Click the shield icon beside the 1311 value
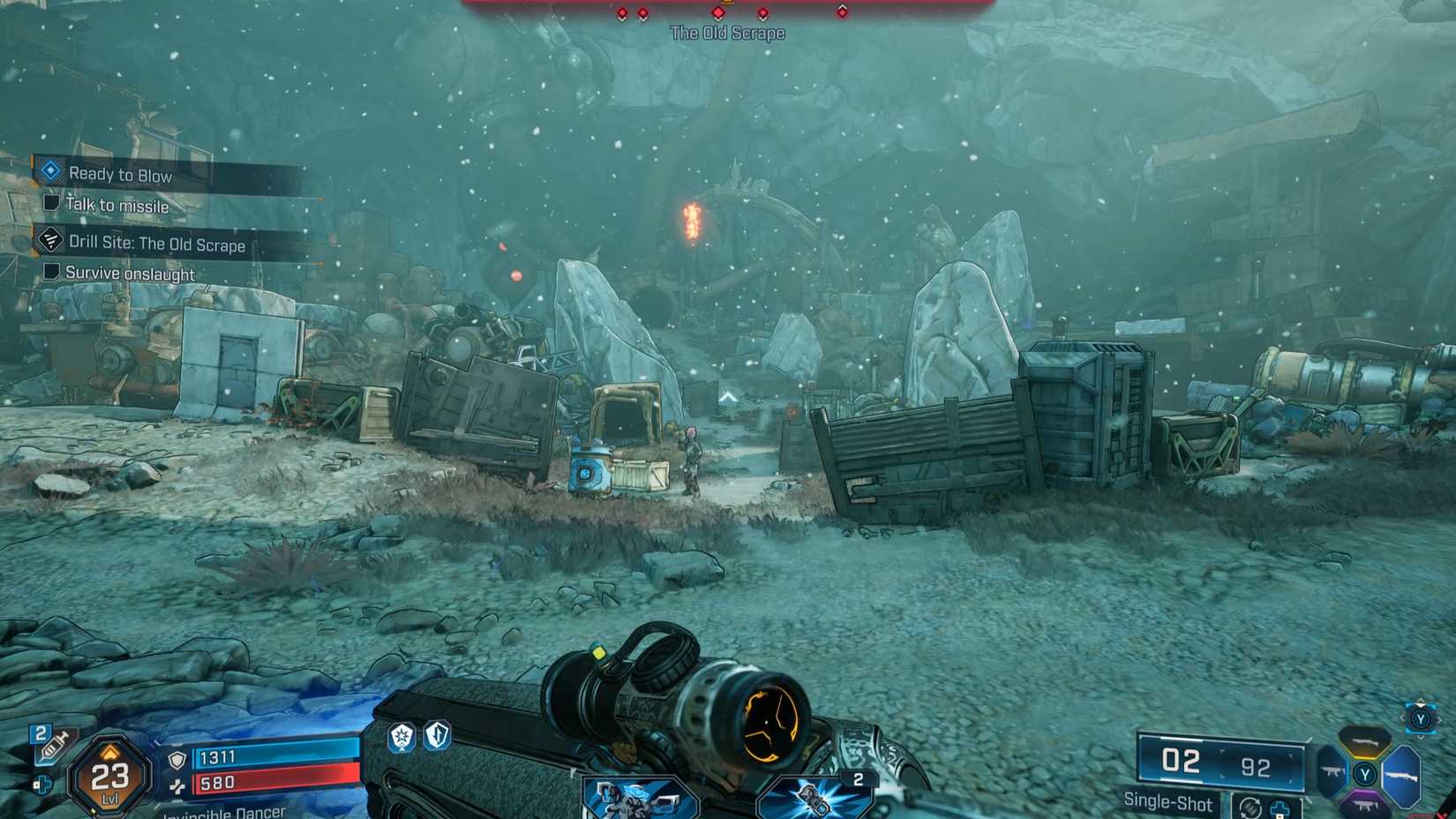The width and height of the screenshot is (1456, 819). click(176, 757)
